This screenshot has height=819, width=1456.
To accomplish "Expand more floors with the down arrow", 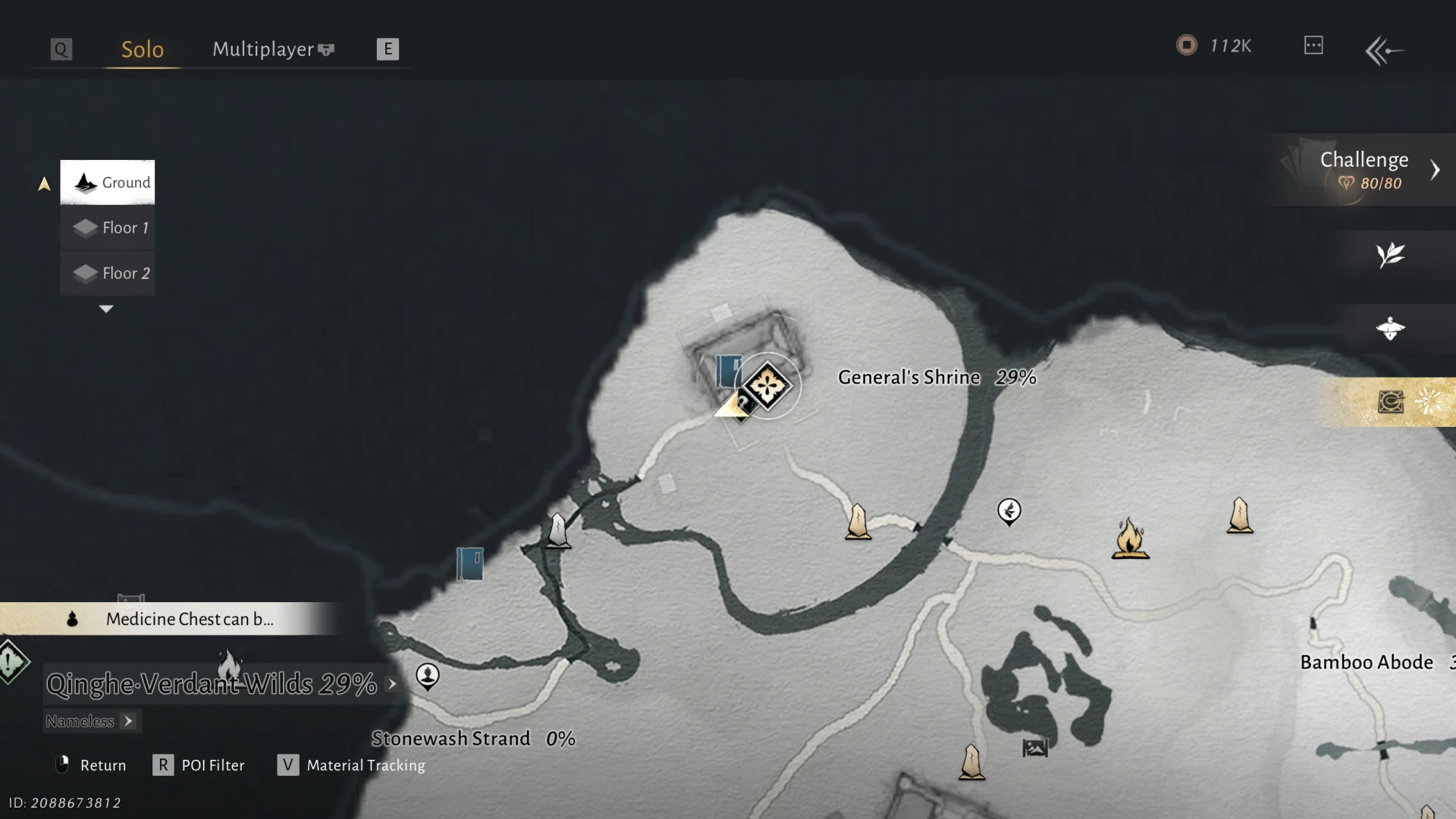I will (x=106, y=309).
